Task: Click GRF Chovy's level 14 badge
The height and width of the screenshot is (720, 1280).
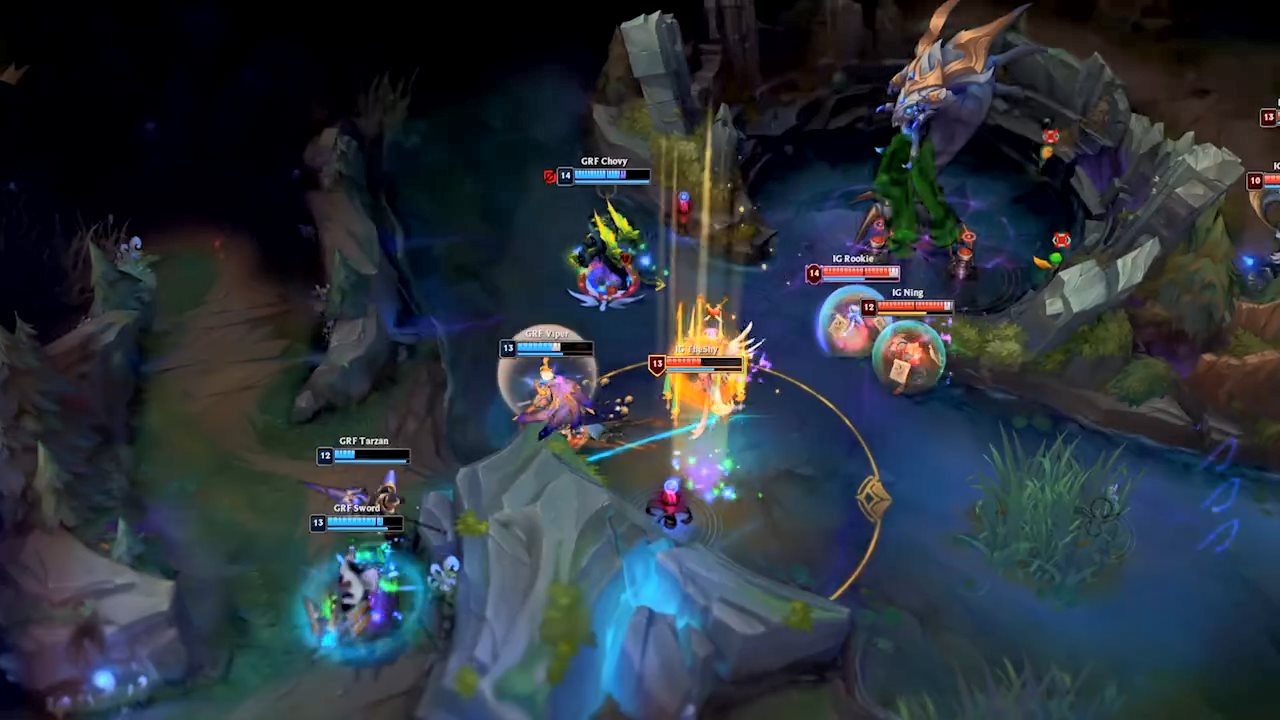Action: tap(565, 176)
